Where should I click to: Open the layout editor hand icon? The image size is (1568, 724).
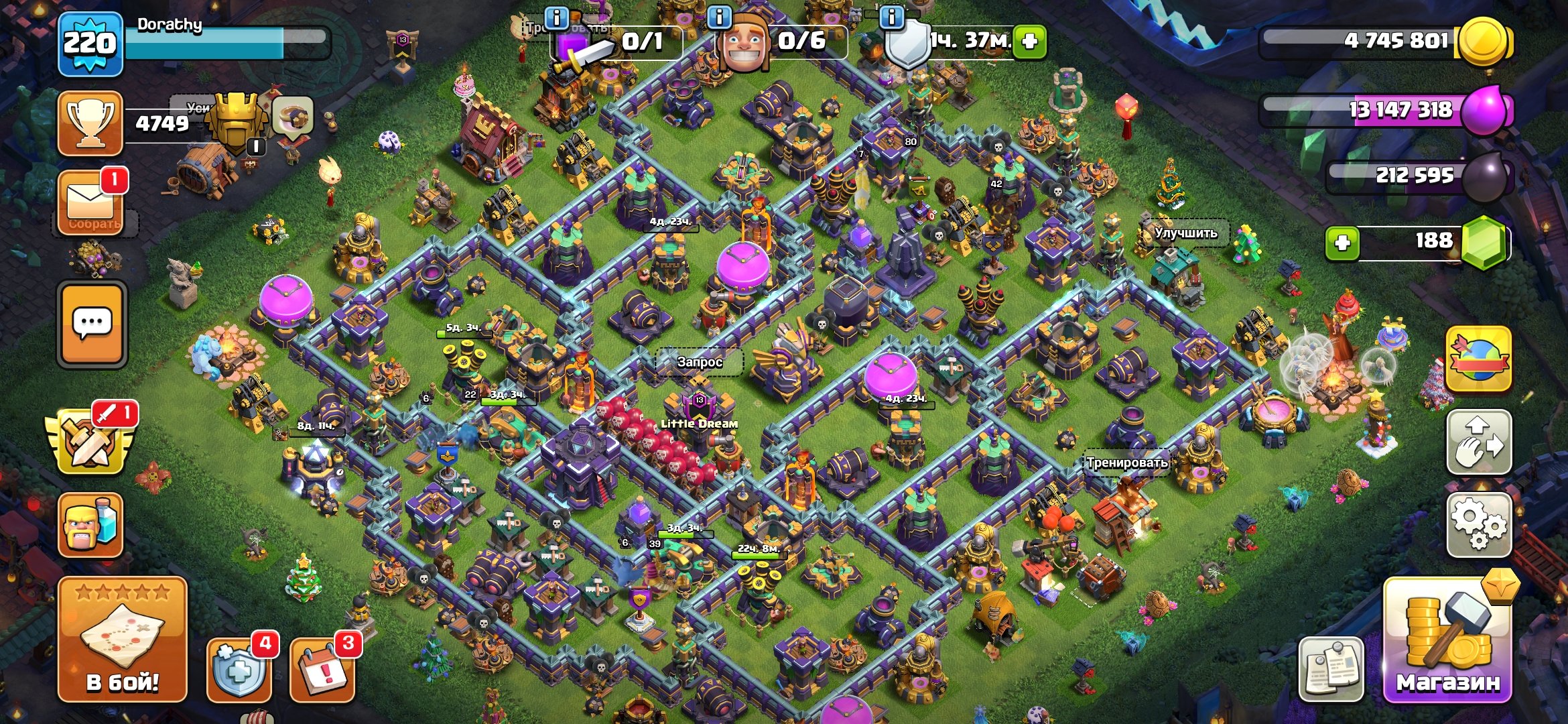coord(1479,442)
